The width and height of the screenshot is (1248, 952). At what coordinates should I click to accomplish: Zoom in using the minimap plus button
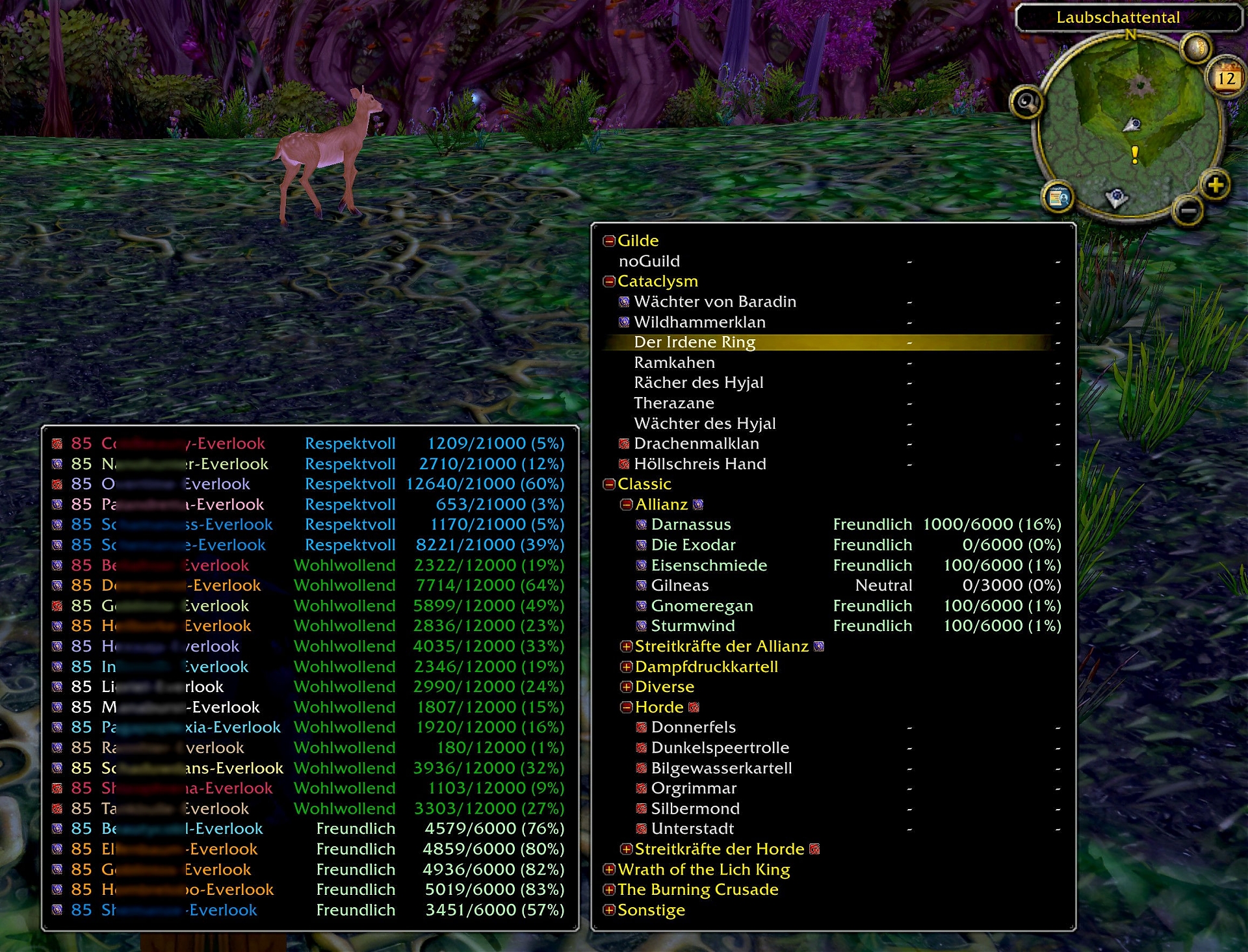(1216, 185)
